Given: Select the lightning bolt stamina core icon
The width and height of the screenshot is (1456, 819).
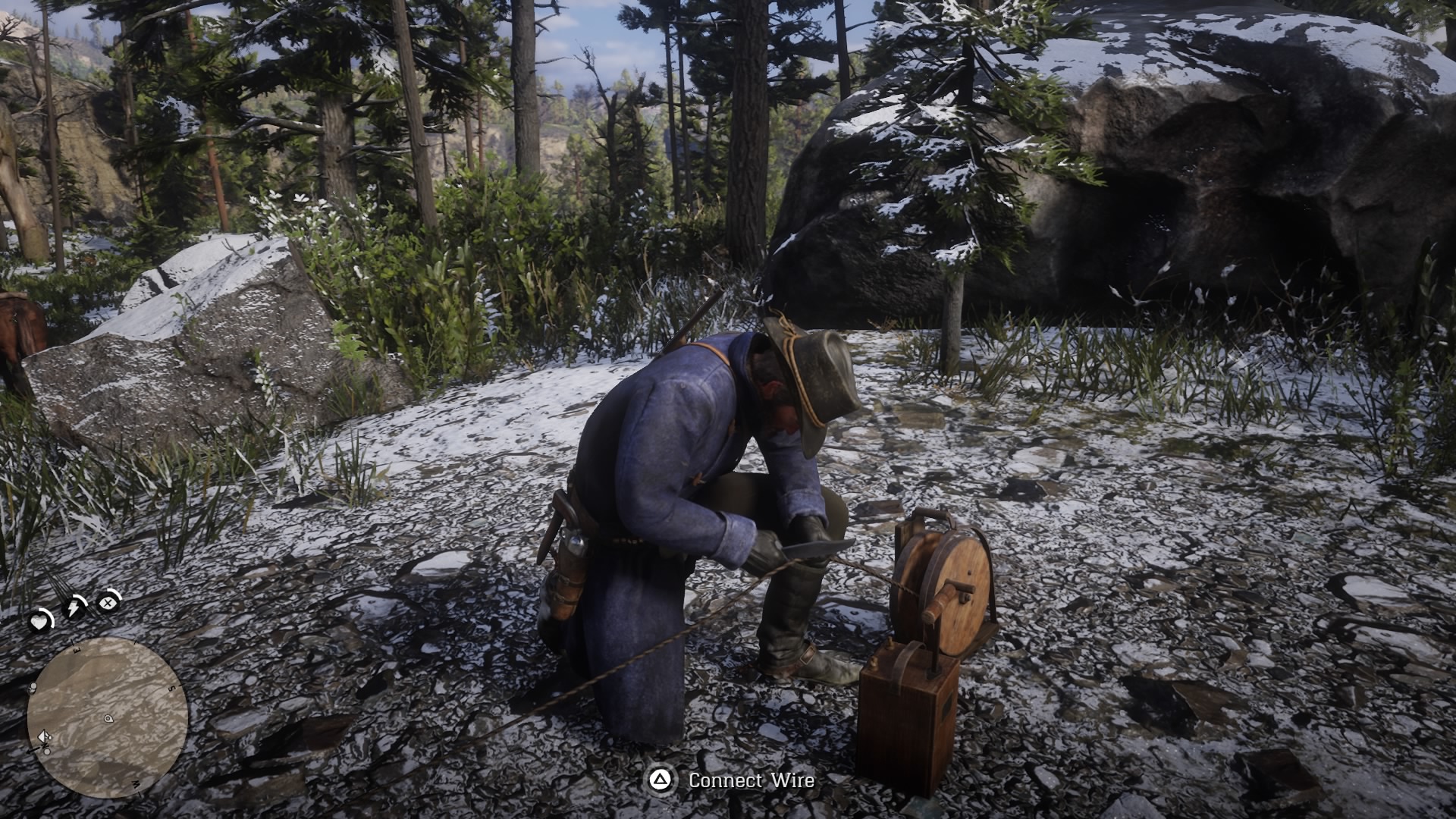Looking at the screenshot, I should tap(74, 607).
